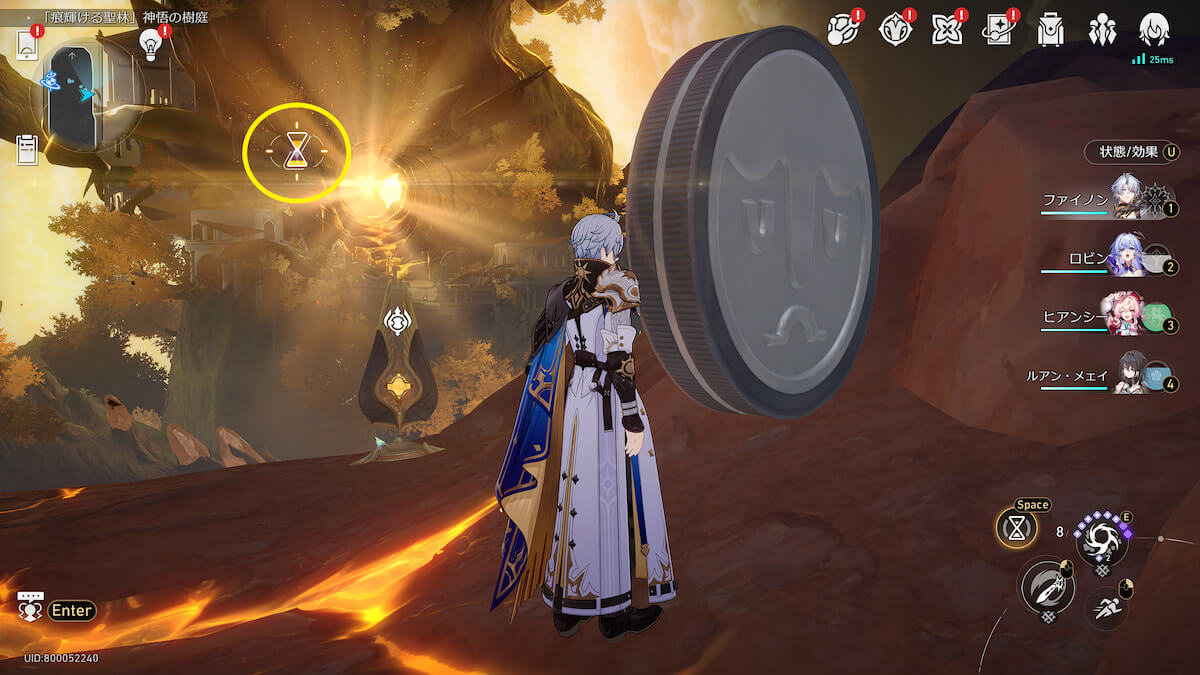Use the swirling vortex technique skill
The image size is (1200, 675).
[x=1101, y=541]
